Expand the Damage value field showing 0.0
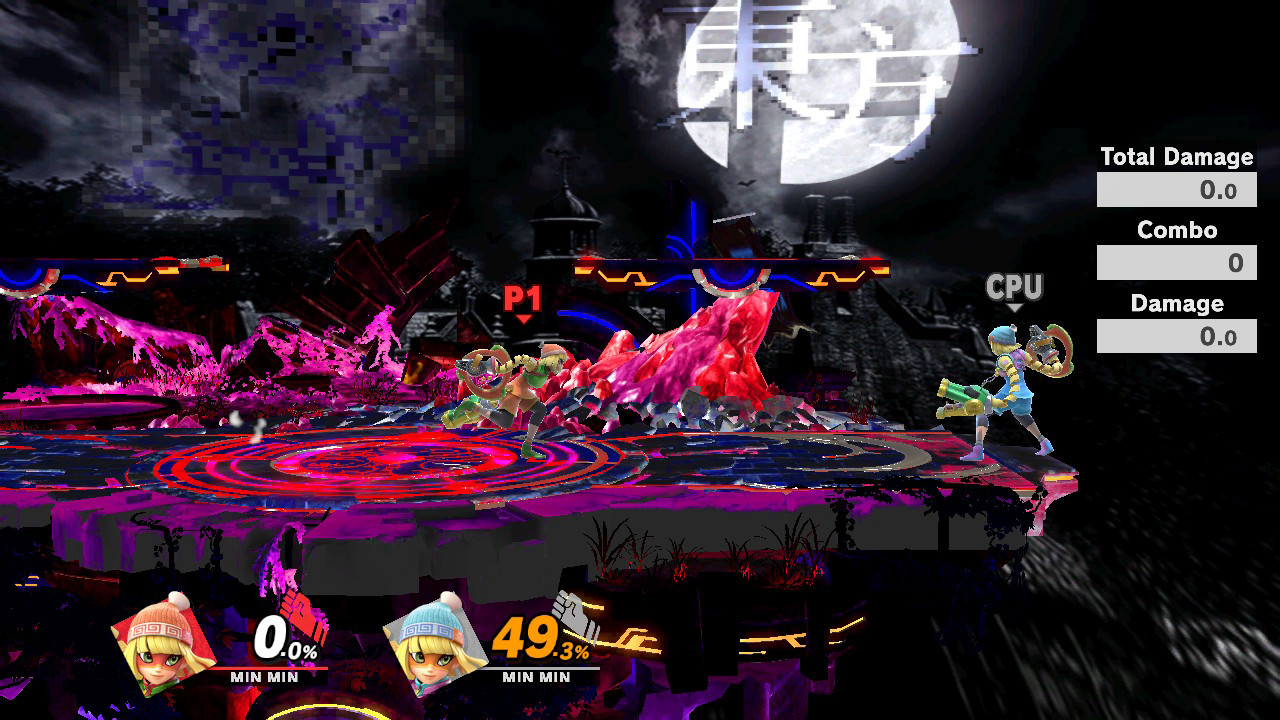This screenshot has width=1280, height=720. [1176, 336]
